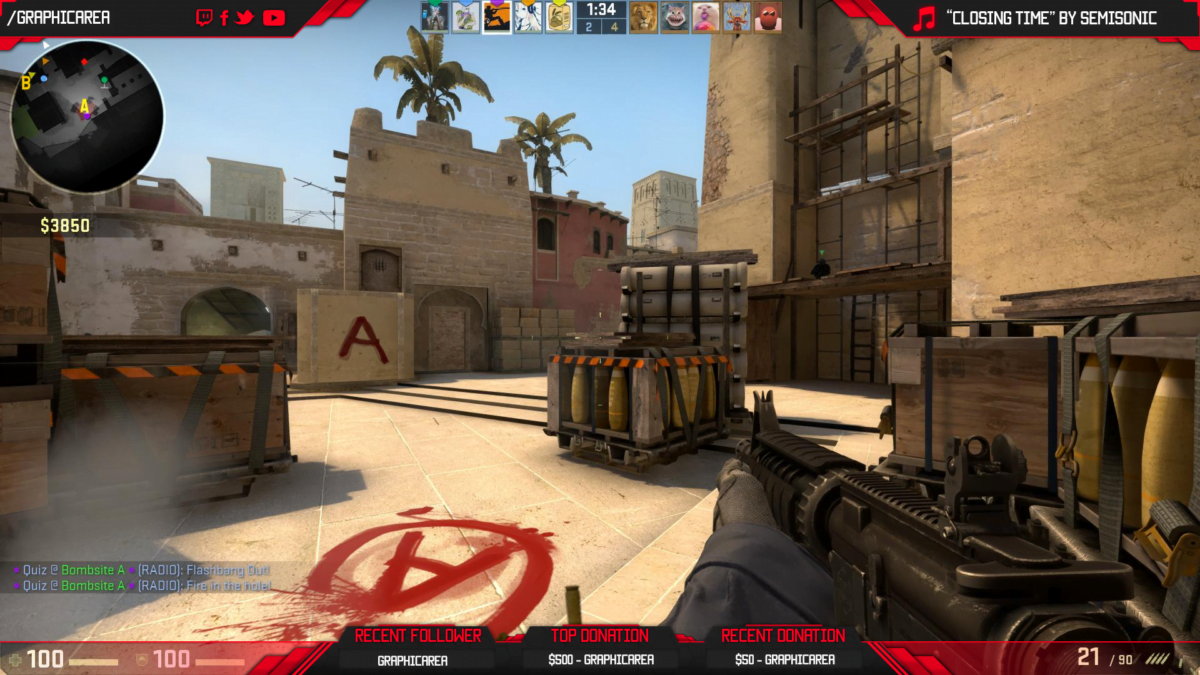Select the yellow A site marker on radar
Viewport: 1200px width, 675px height.
(x=85, y=106)
